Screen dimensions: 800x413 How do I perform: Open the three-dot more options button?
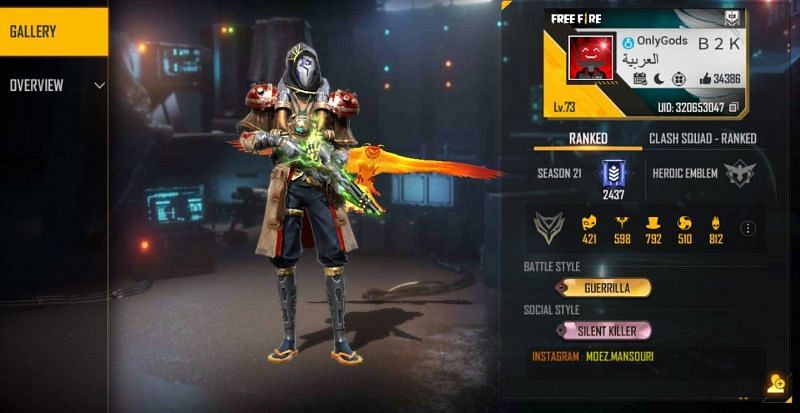pos(747,228)
